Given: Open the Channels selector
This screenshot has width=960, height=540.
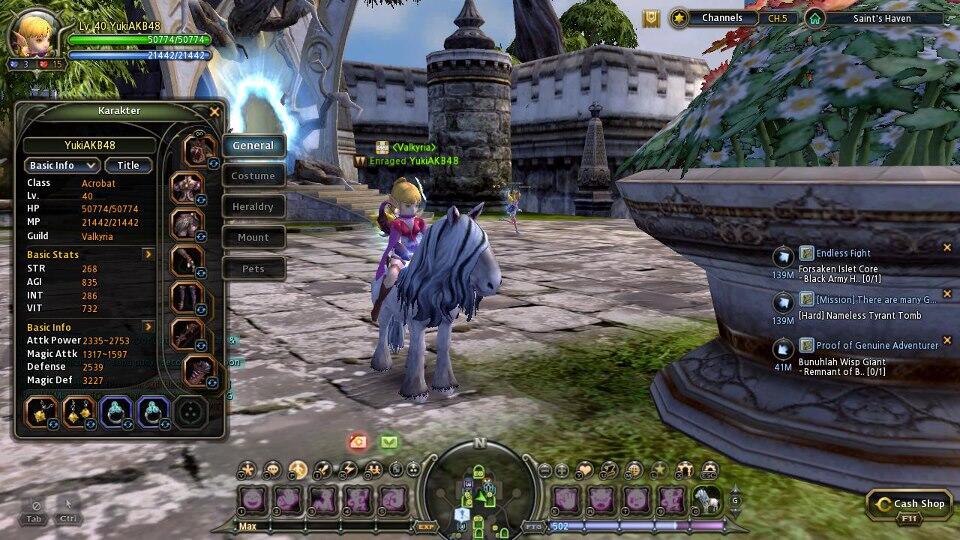Looking at the screenshot, I should (722, 18).
